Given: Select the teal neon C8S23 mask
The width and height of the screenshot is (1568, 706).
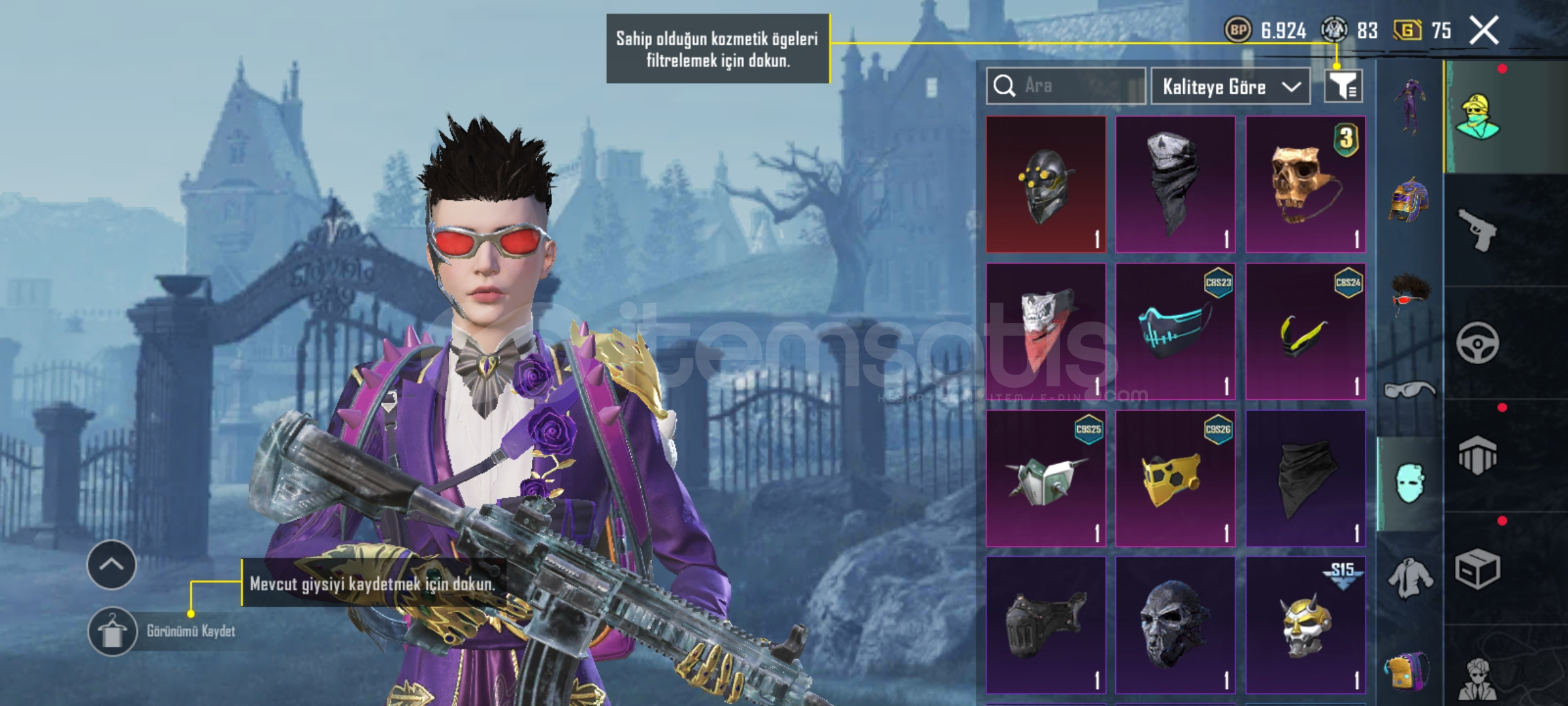Looking at the screenshot, I should pos(1175,331).
